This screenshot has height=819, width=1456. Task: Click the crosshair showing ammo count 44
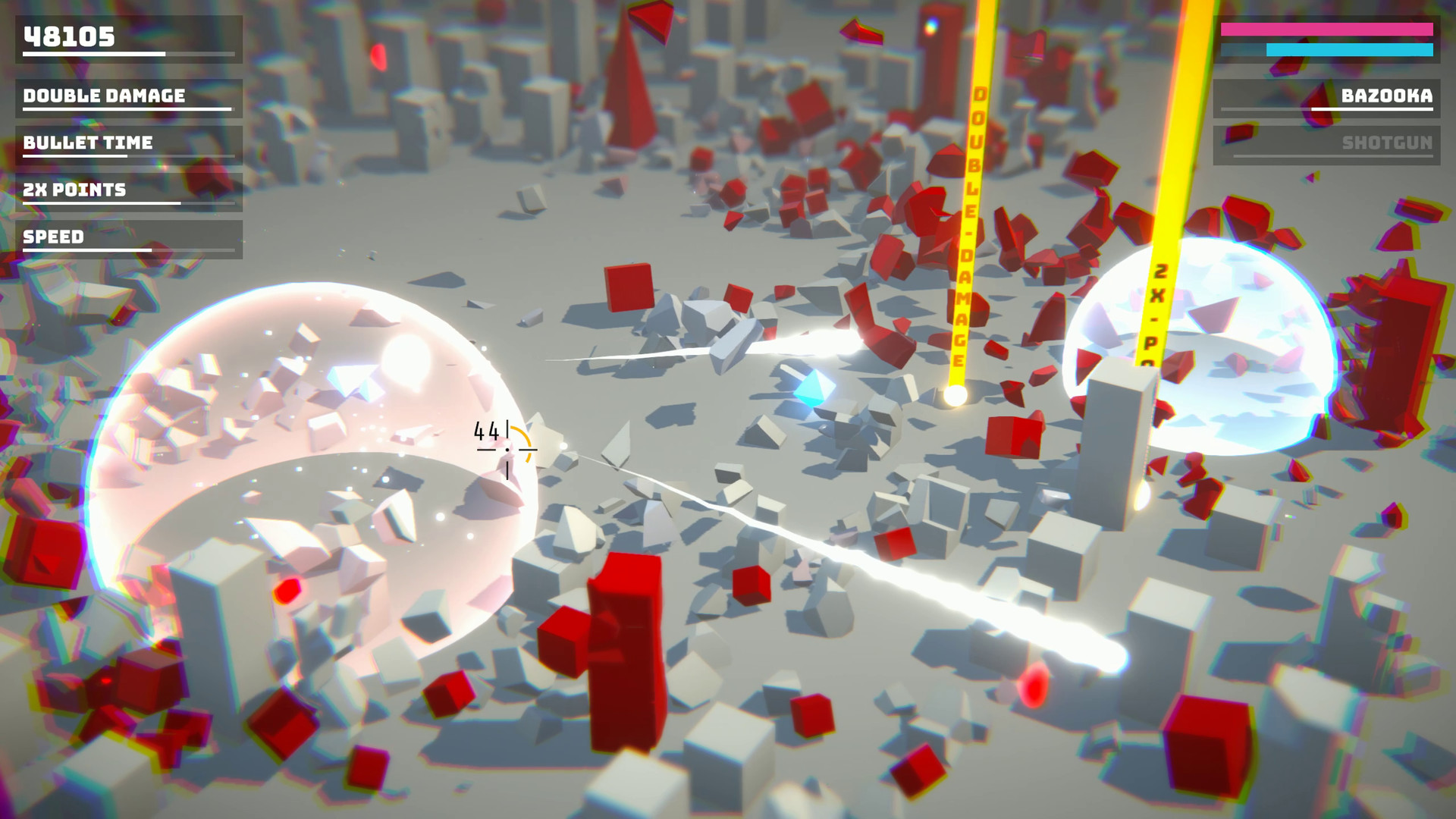[506, 449]
